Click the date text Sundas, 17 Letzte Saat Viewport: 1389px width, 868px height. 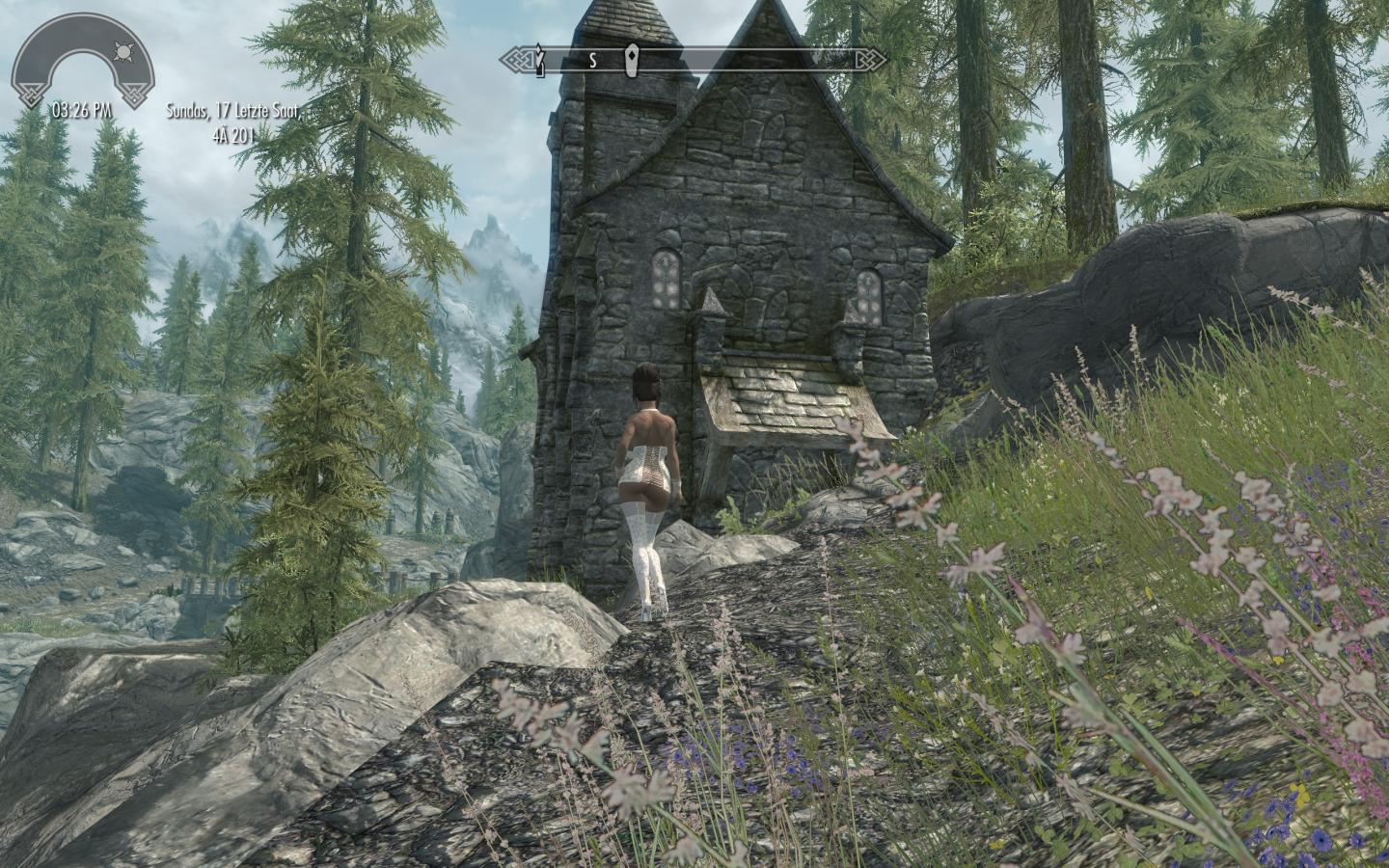(234, 112)
